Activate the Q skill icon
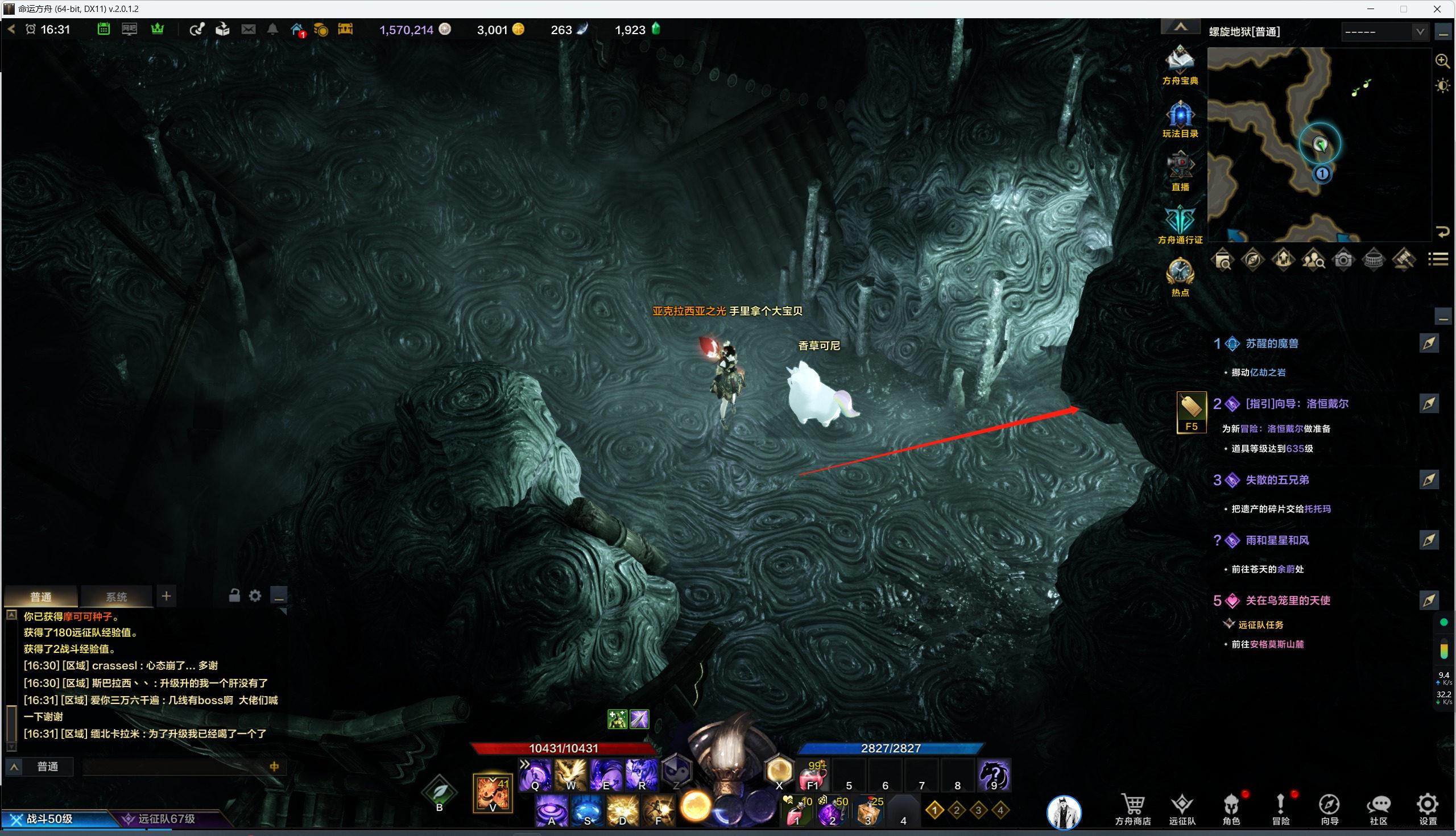 [535, 775]
